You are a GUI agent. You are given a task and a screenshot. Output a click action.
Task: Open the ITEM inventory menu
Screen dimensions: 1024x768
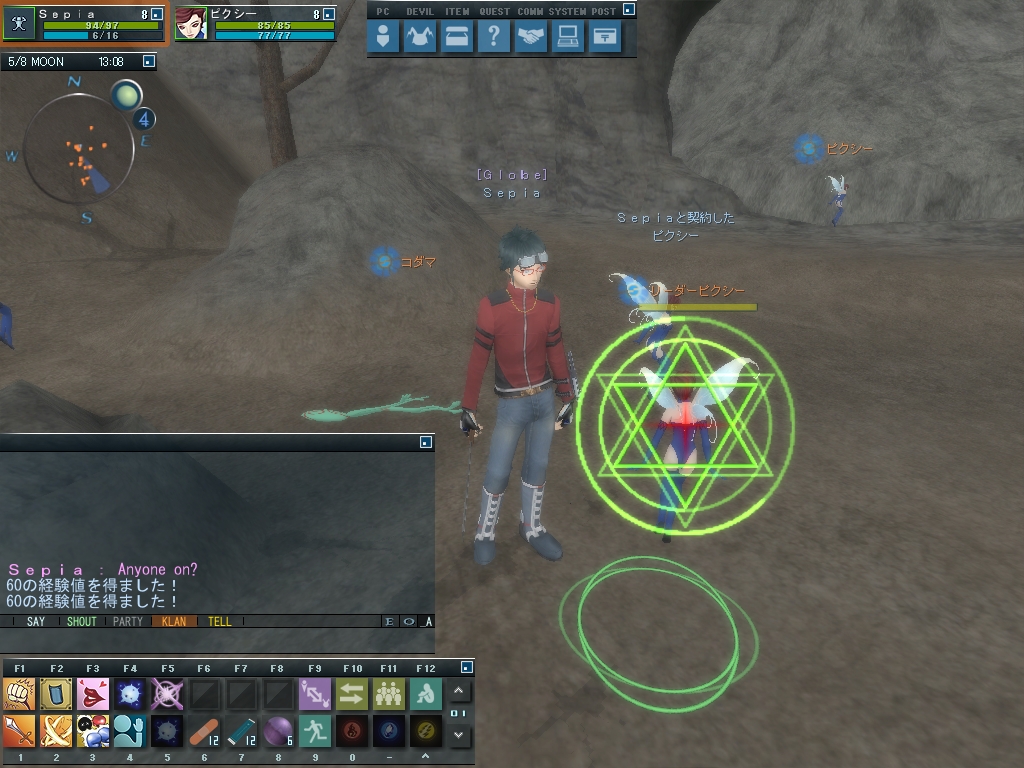point(455,37)
